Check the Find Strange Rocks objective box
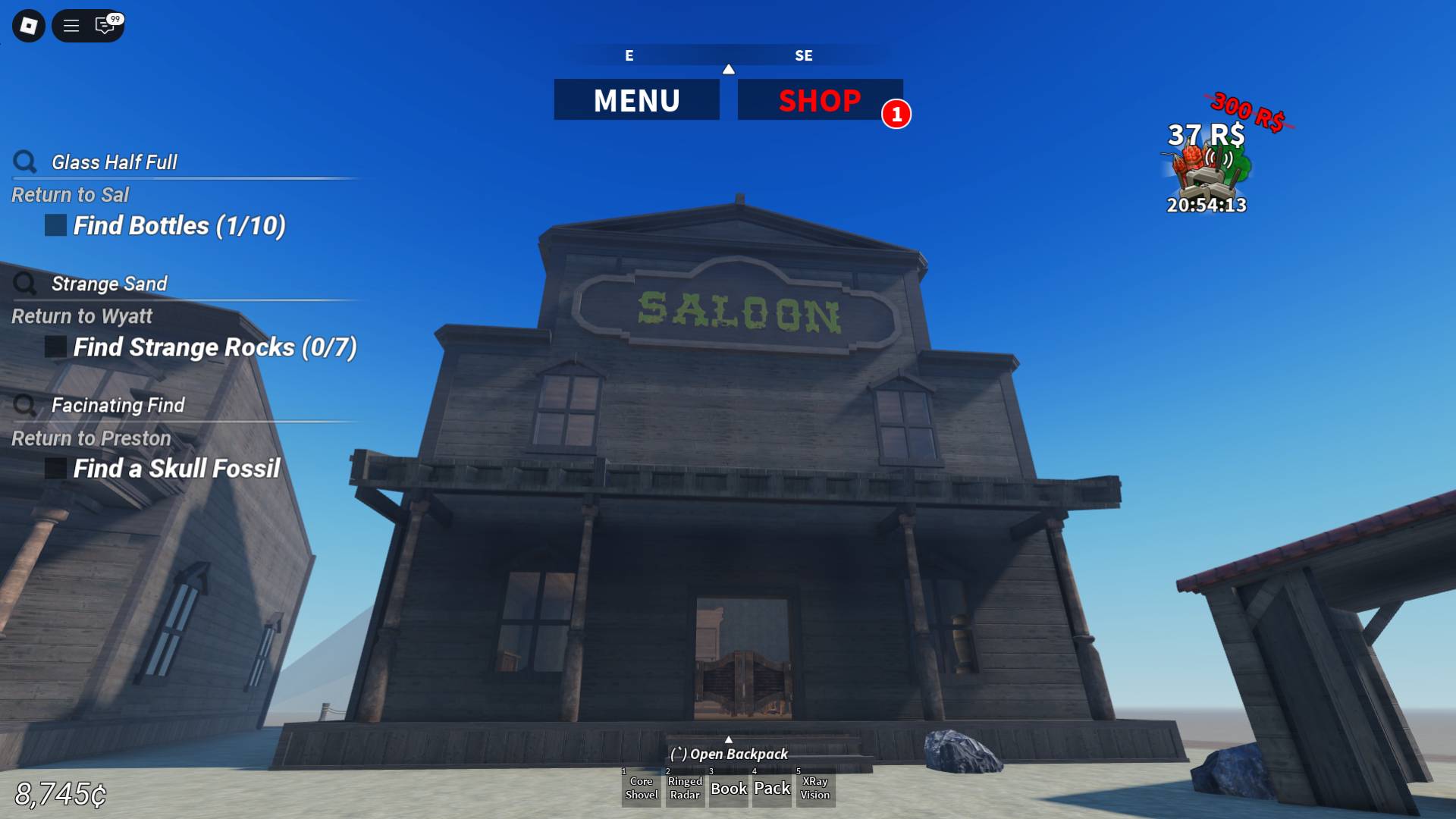The width and height of the screenshot is (1456, 819). pos(54,347)
